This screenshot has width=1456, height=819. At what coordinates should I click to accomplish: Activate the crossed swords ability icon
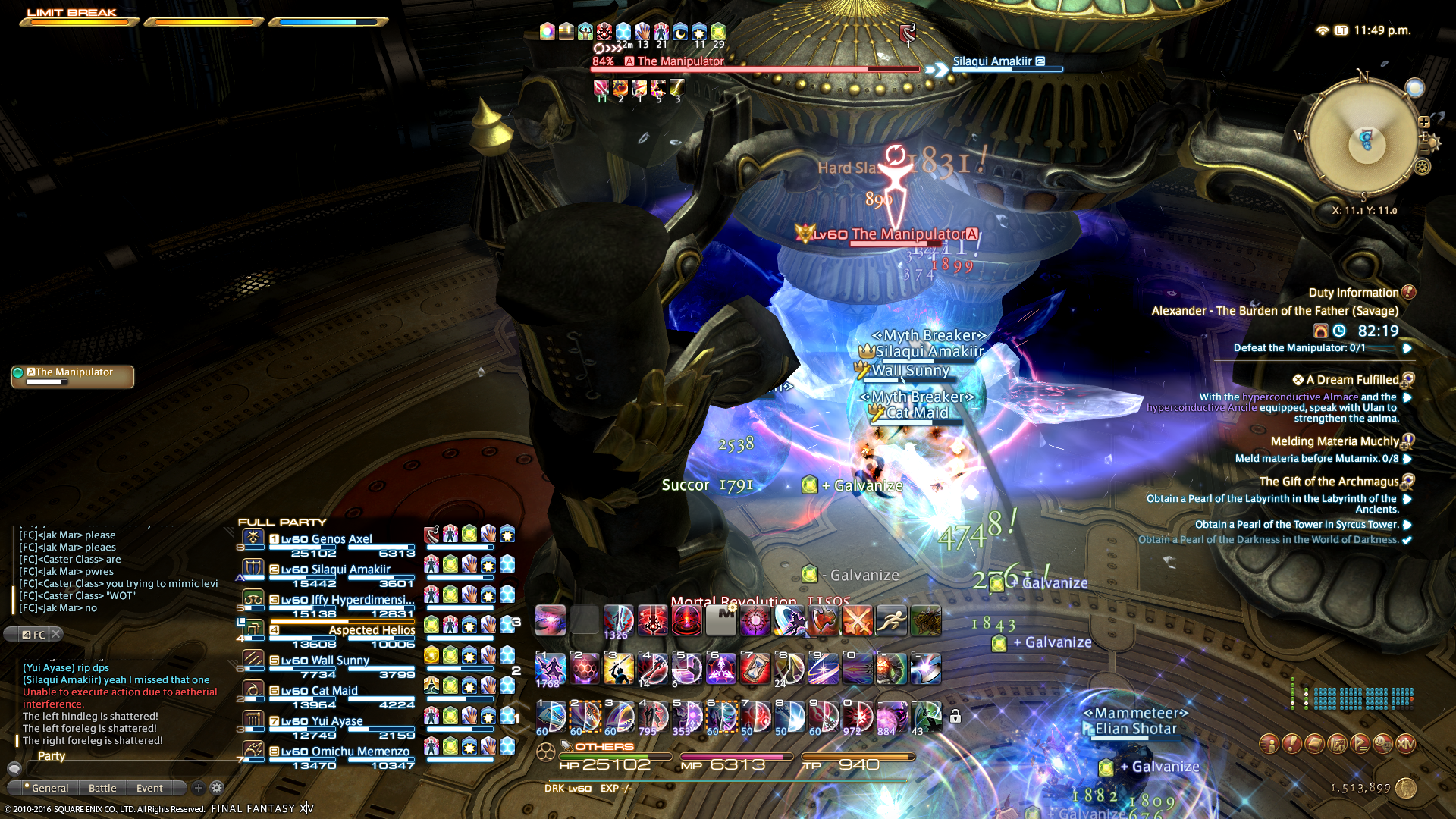[858, 620]
